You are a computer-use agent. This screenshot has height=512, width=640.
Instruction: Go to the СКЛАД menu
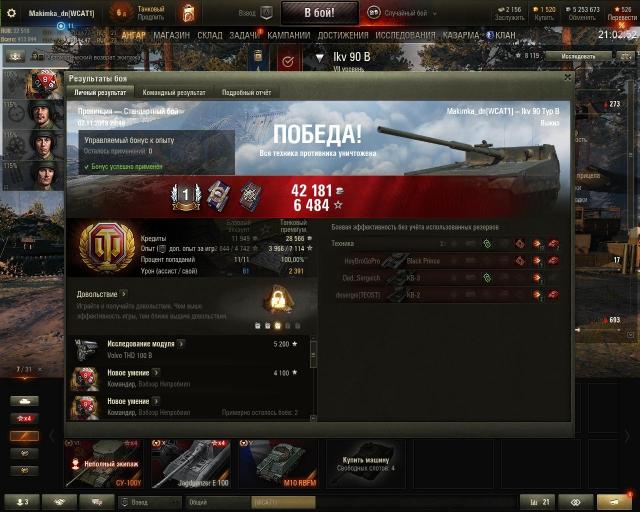[210, 35]
